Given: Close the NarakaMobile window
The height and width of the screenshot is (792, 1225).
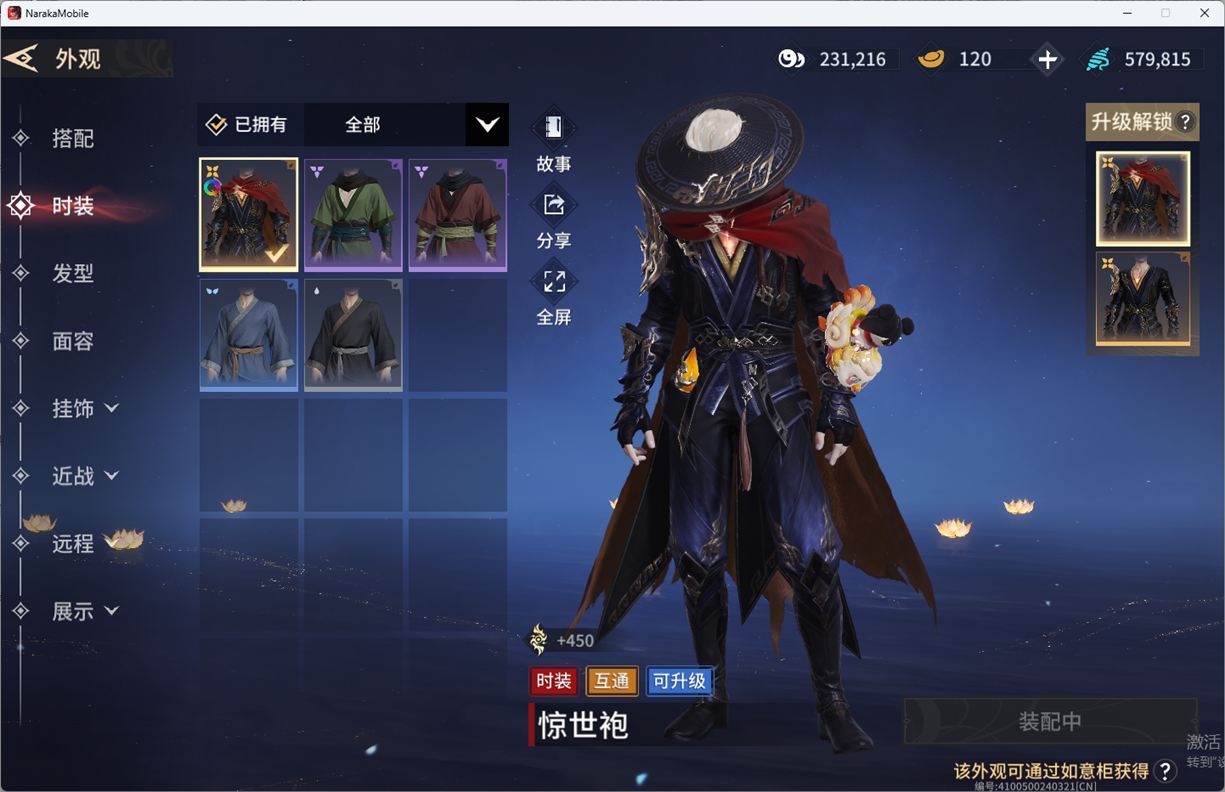Looking at the screenshot, I should point(1204,13).
